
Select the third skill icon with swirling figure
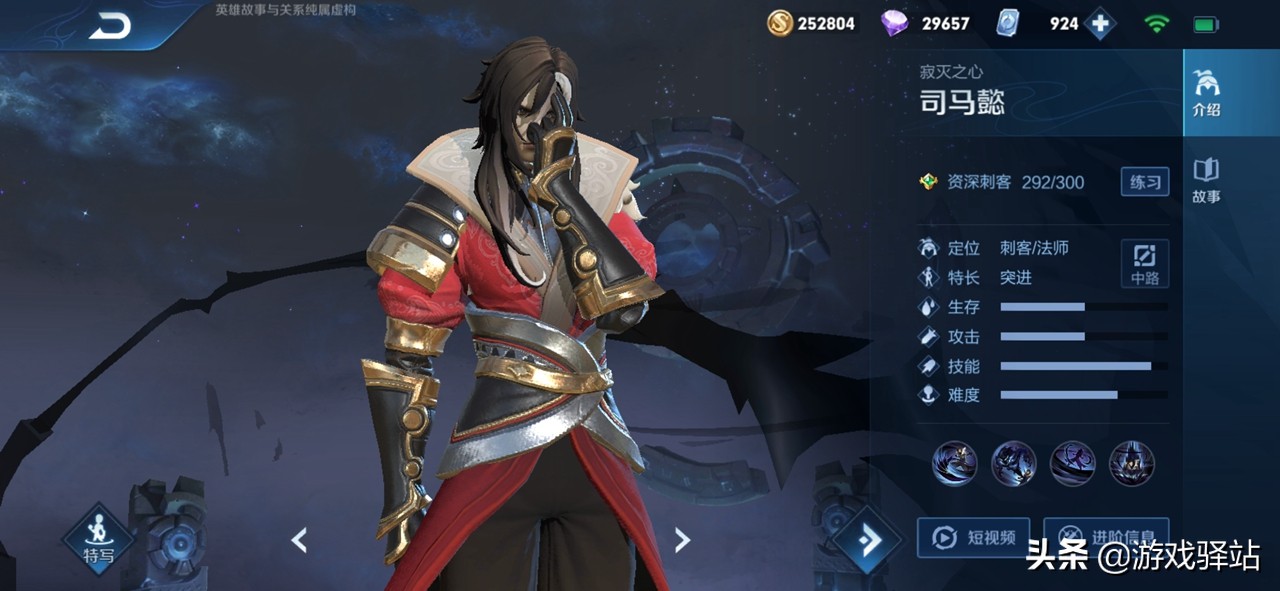click(x=1073, y=463)
